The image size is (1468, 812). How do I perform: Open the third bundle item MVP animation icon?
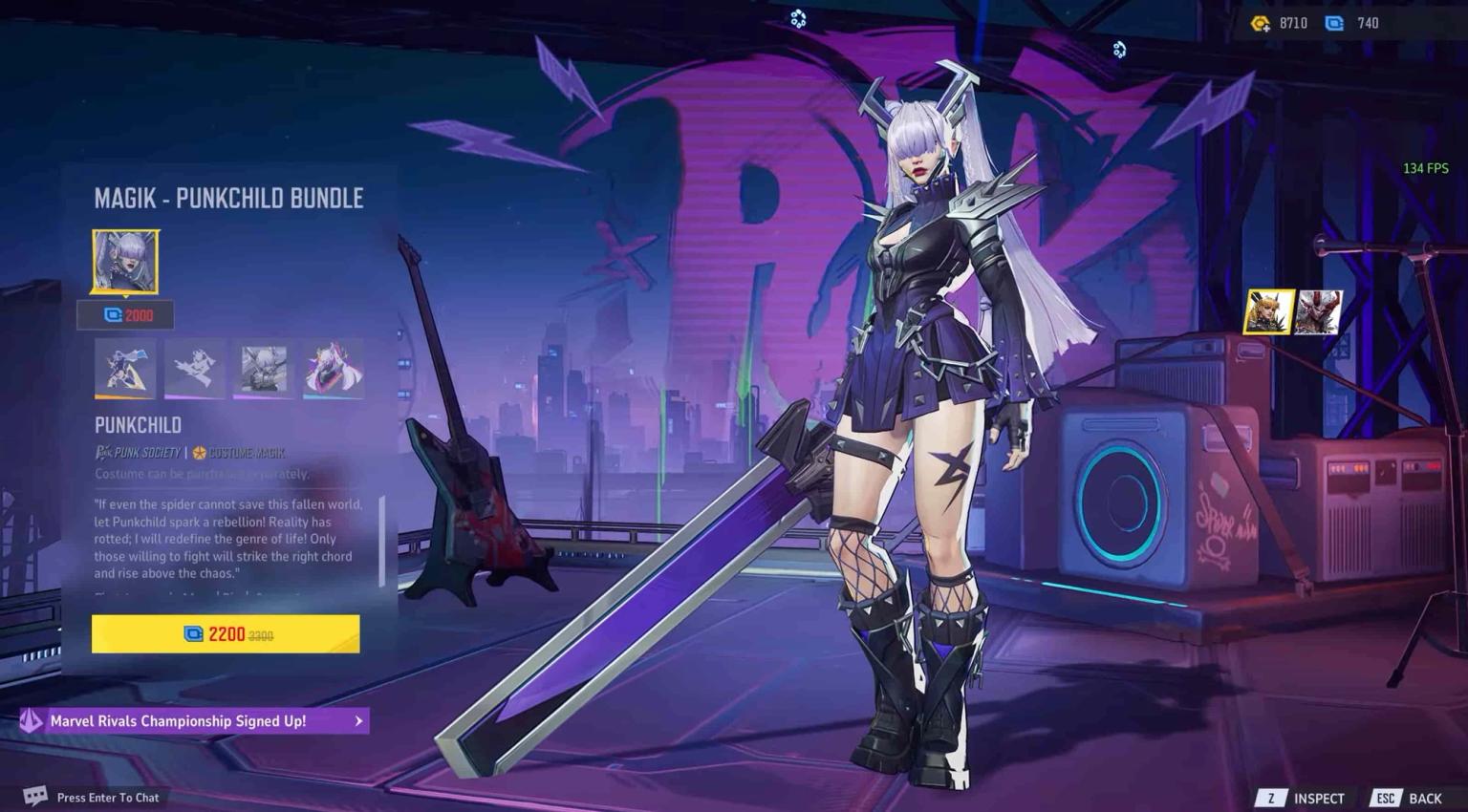264,369
